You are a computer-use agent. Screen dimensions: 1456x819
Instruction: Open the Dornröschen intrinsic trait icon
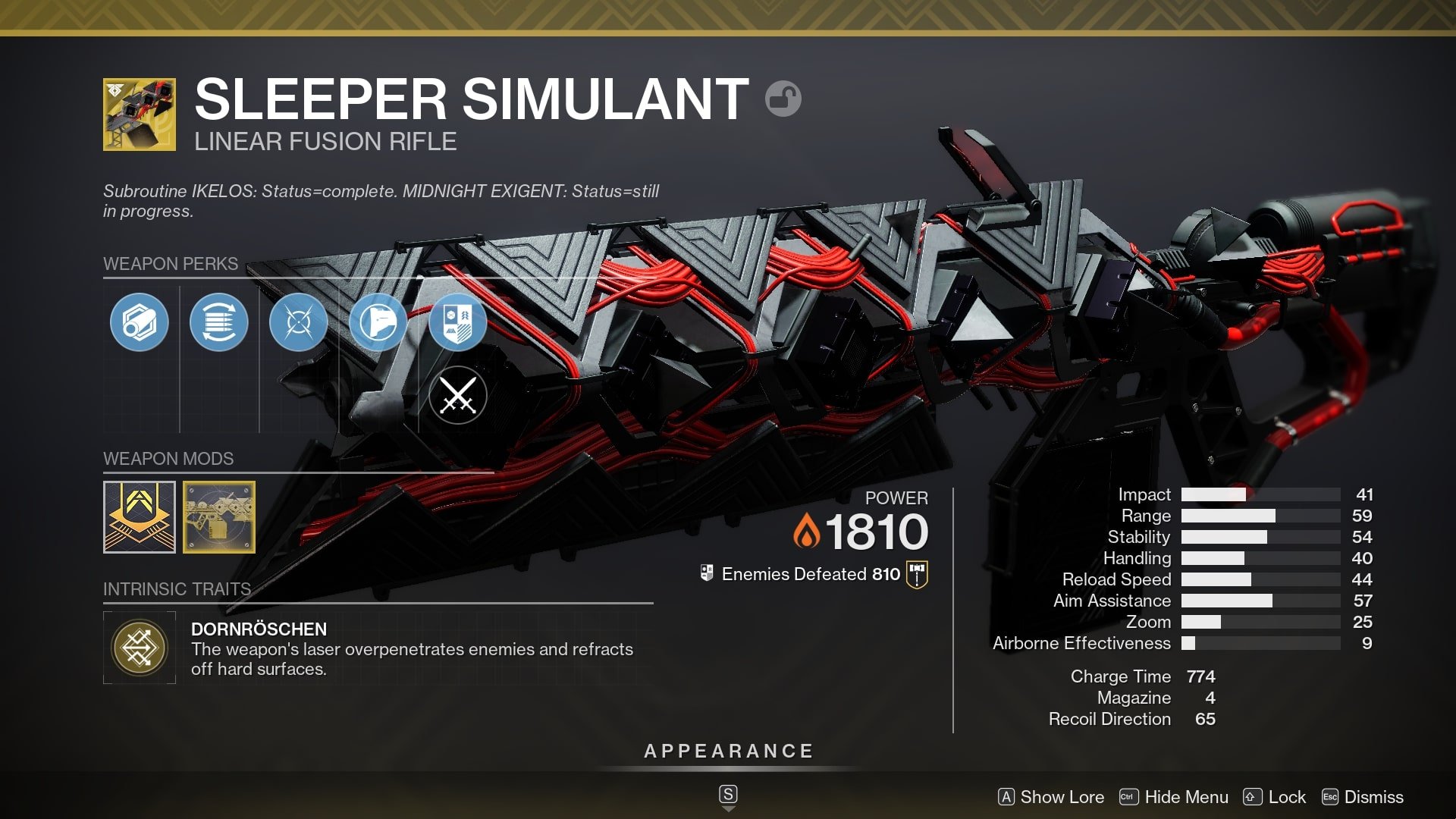(140, 646)
